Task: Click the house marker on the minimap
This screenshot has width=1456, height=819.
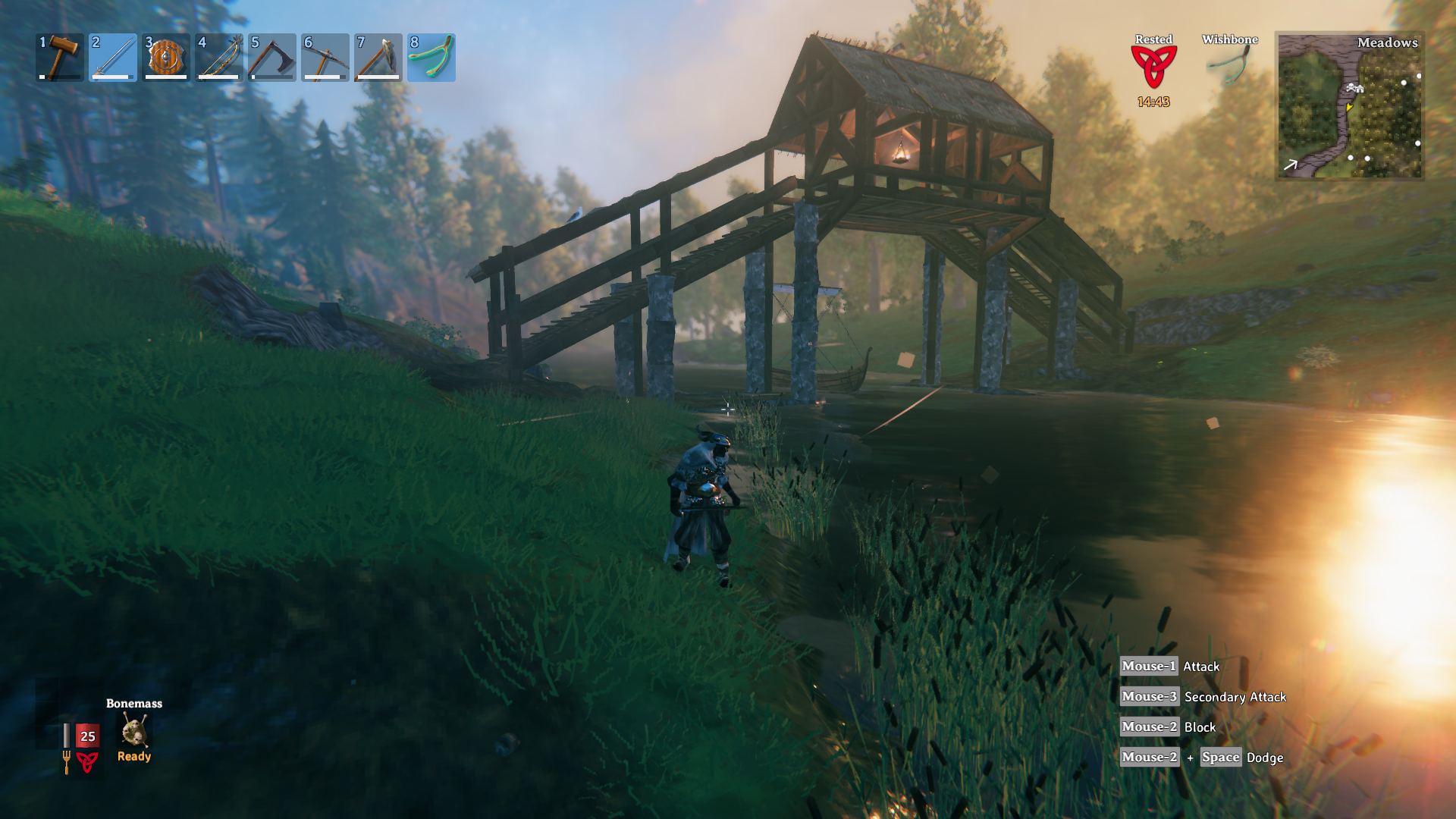Action: click(1354, 89)
